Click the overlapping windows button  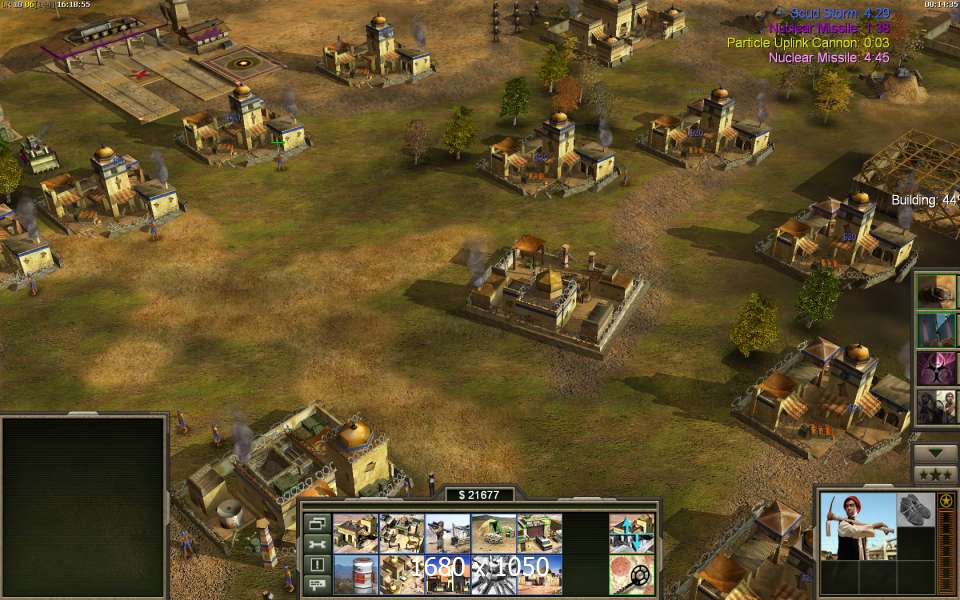point(317,523)
